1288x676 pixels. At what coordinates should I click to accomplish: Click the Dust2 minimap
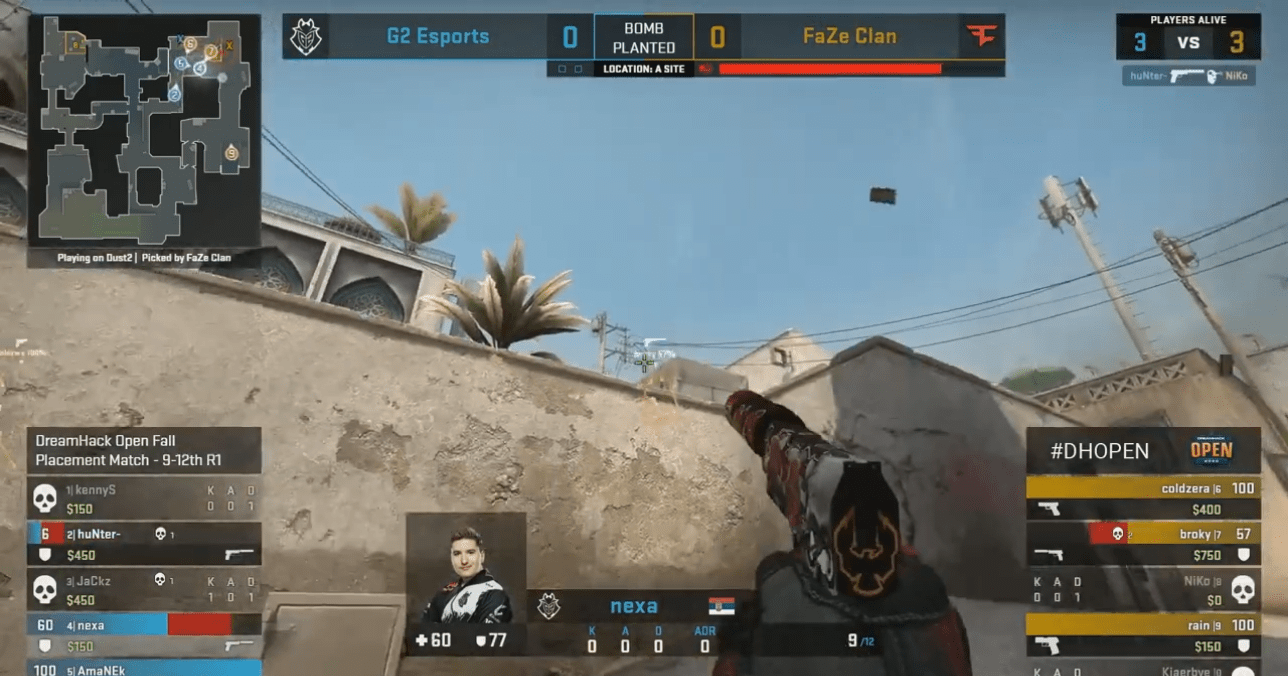tap(144, 130)
